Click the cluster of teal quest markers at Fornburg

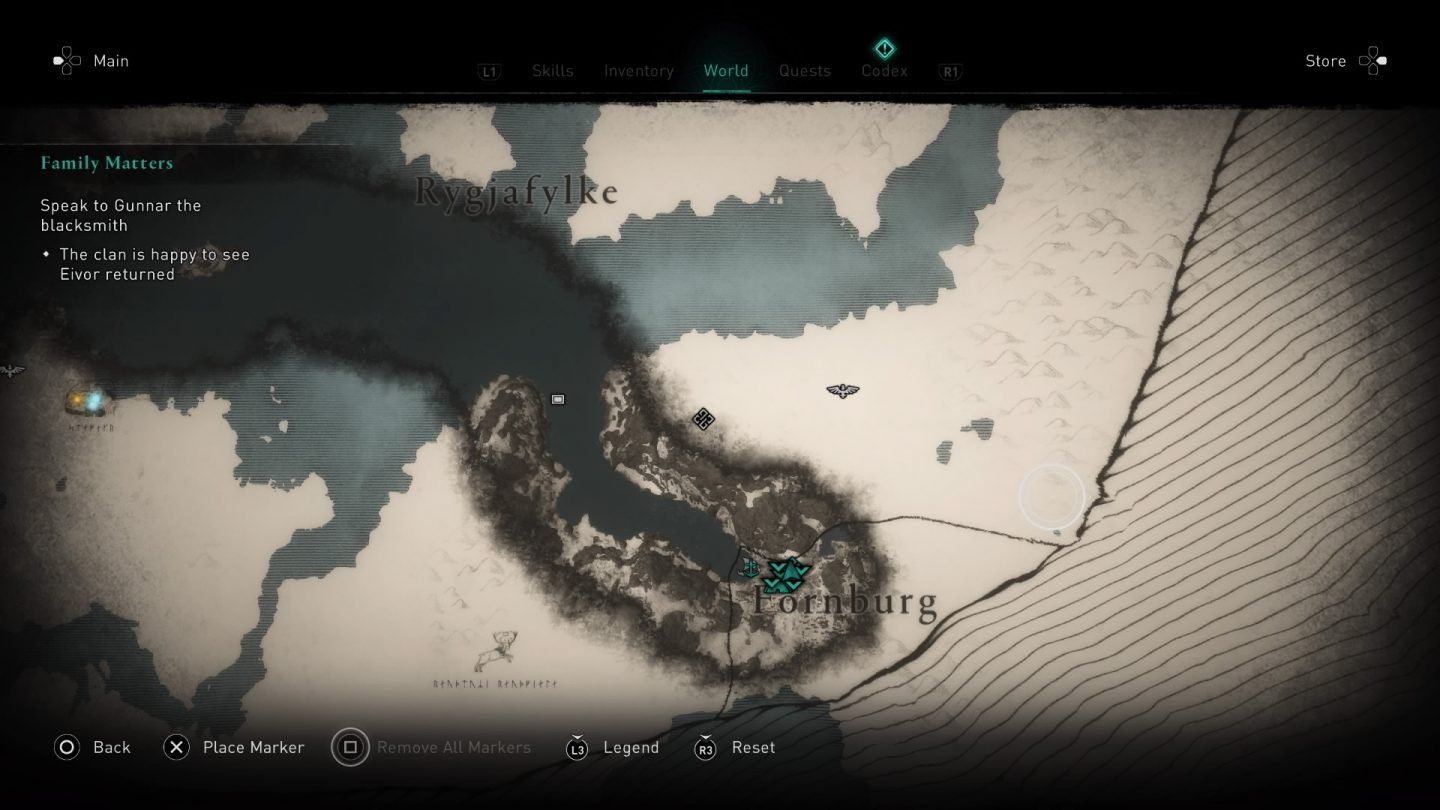(785, 573)
